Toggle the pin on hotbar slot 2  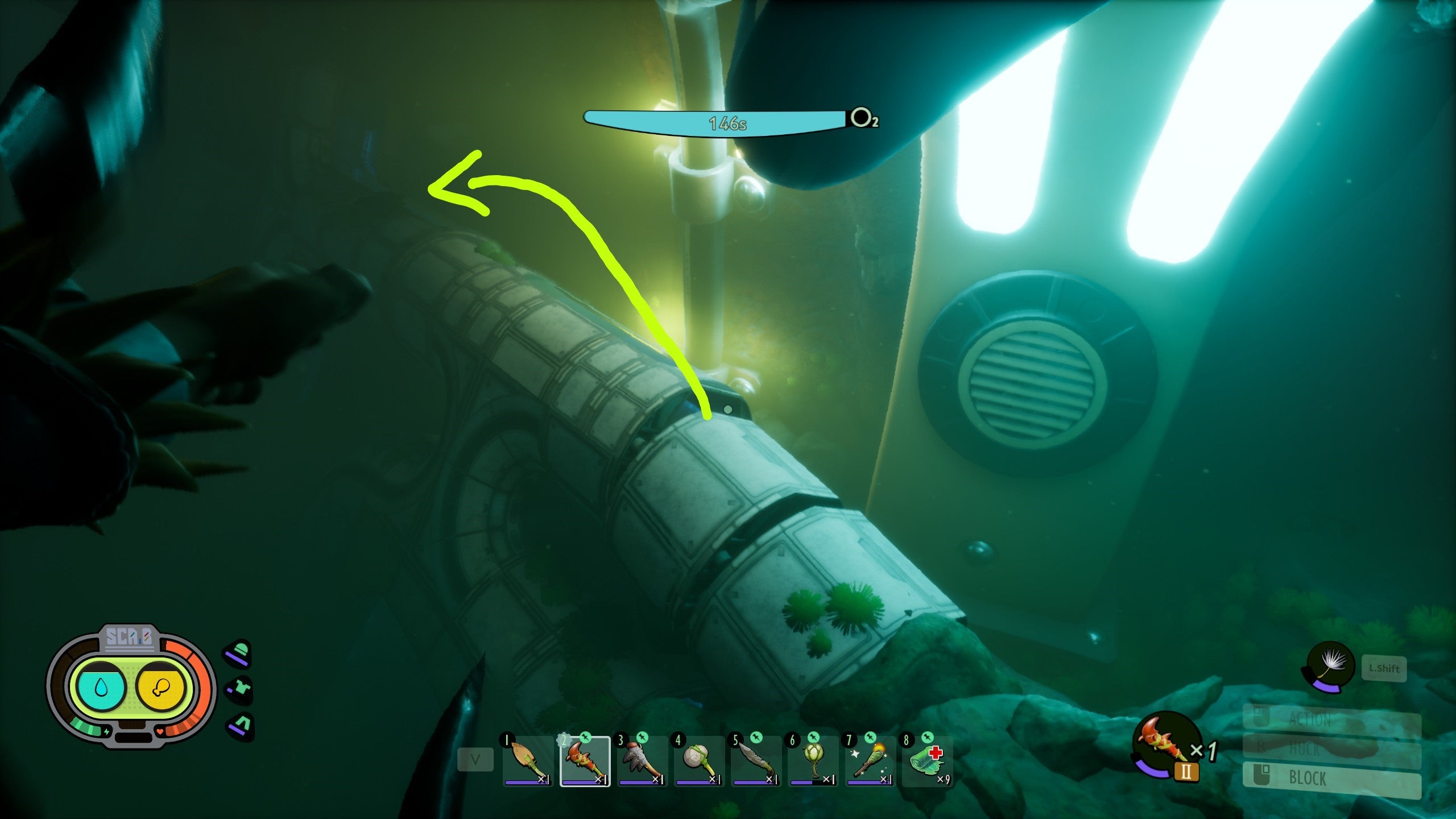585,737
